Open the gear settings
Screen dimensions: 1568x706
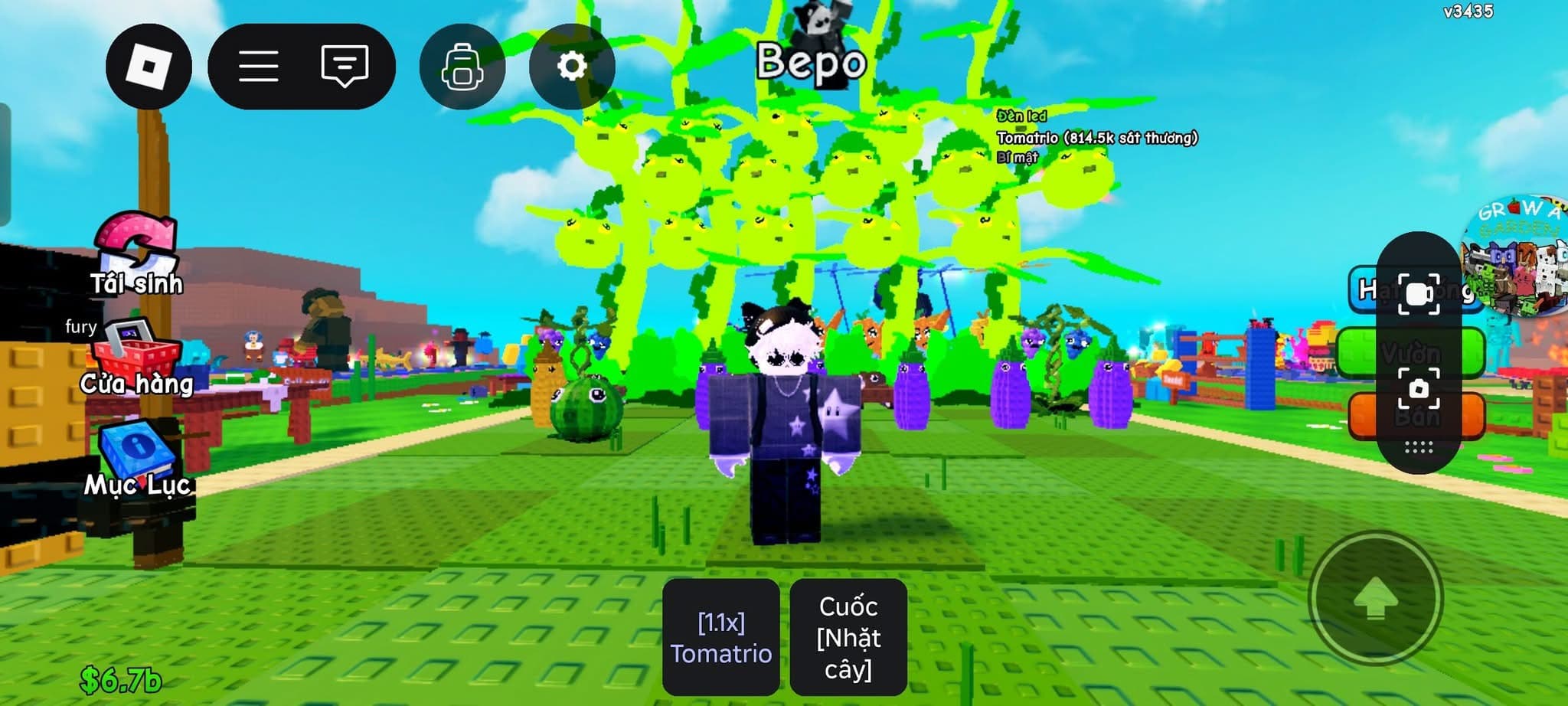[x=571, y=67]
